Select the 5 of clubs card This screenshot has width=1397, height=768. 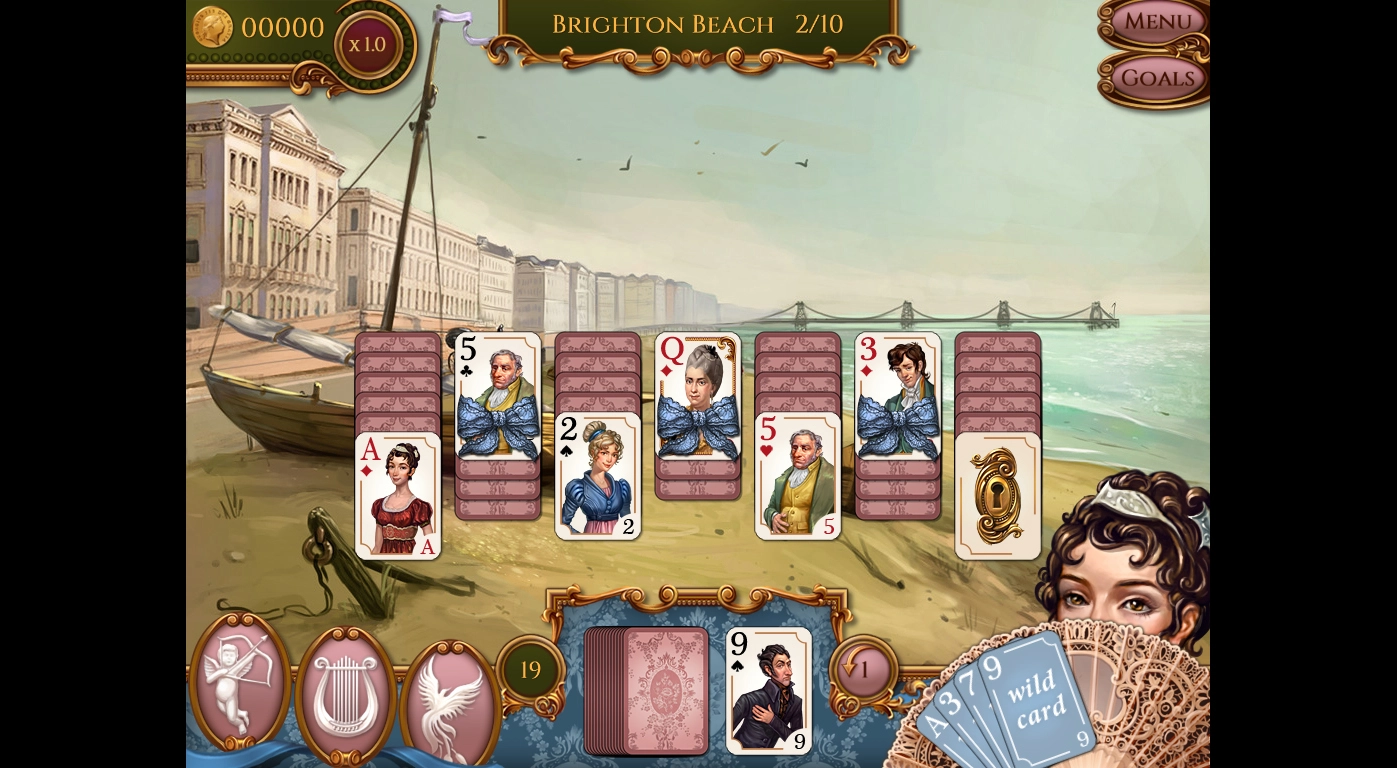[x=498, y=396]
